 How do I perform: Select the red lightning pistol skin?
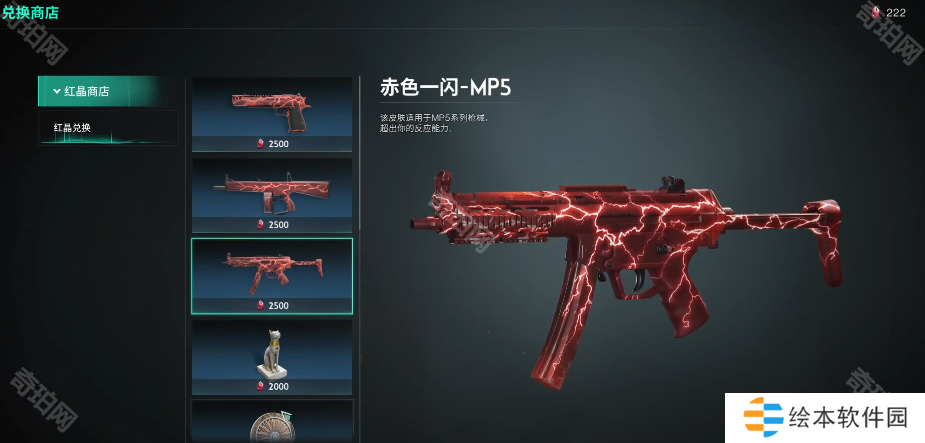[272, 113]
